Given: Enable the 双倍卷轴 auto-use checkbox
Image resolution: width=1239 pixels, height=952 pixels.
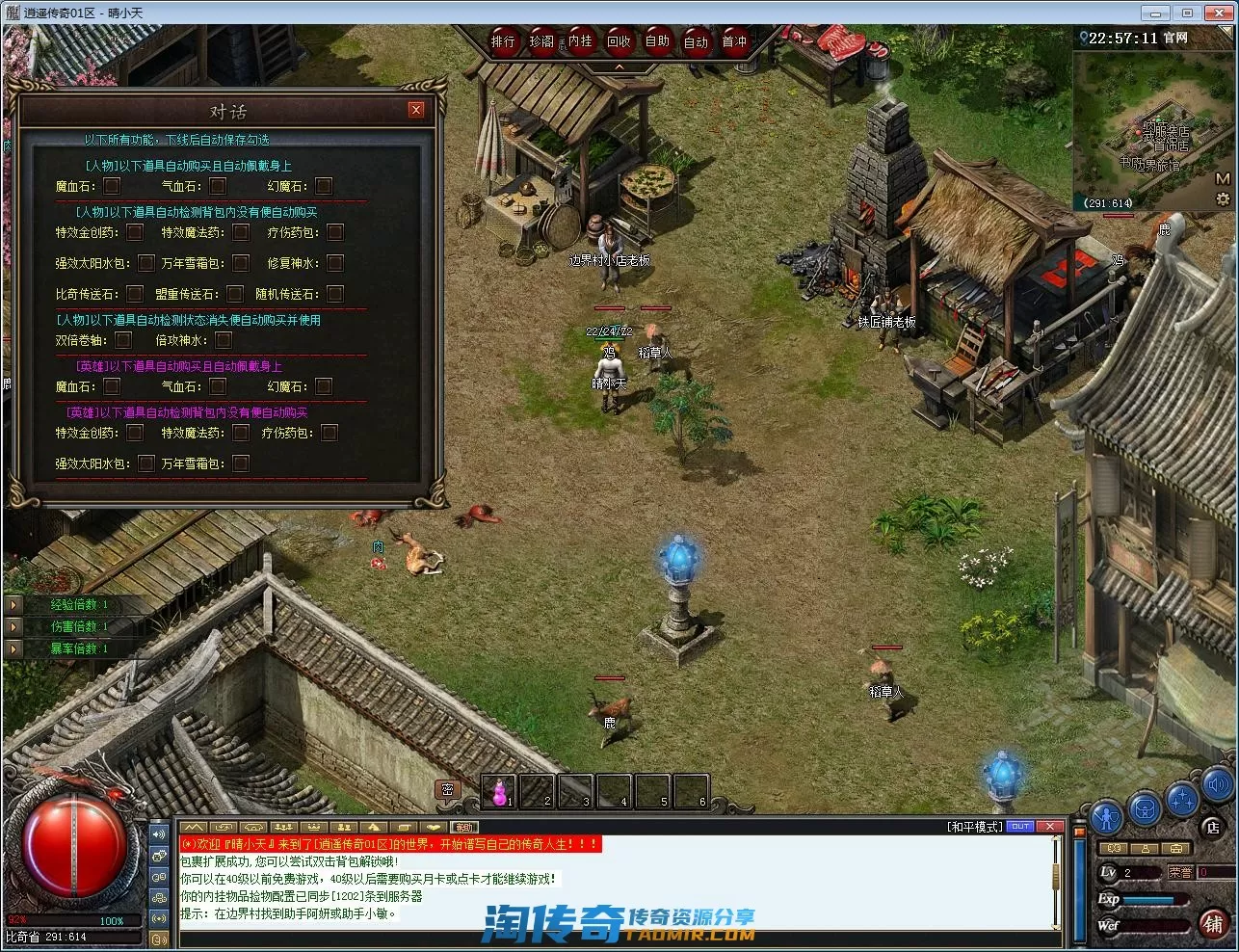Looking at the screenshot, I should pos(123,340).
